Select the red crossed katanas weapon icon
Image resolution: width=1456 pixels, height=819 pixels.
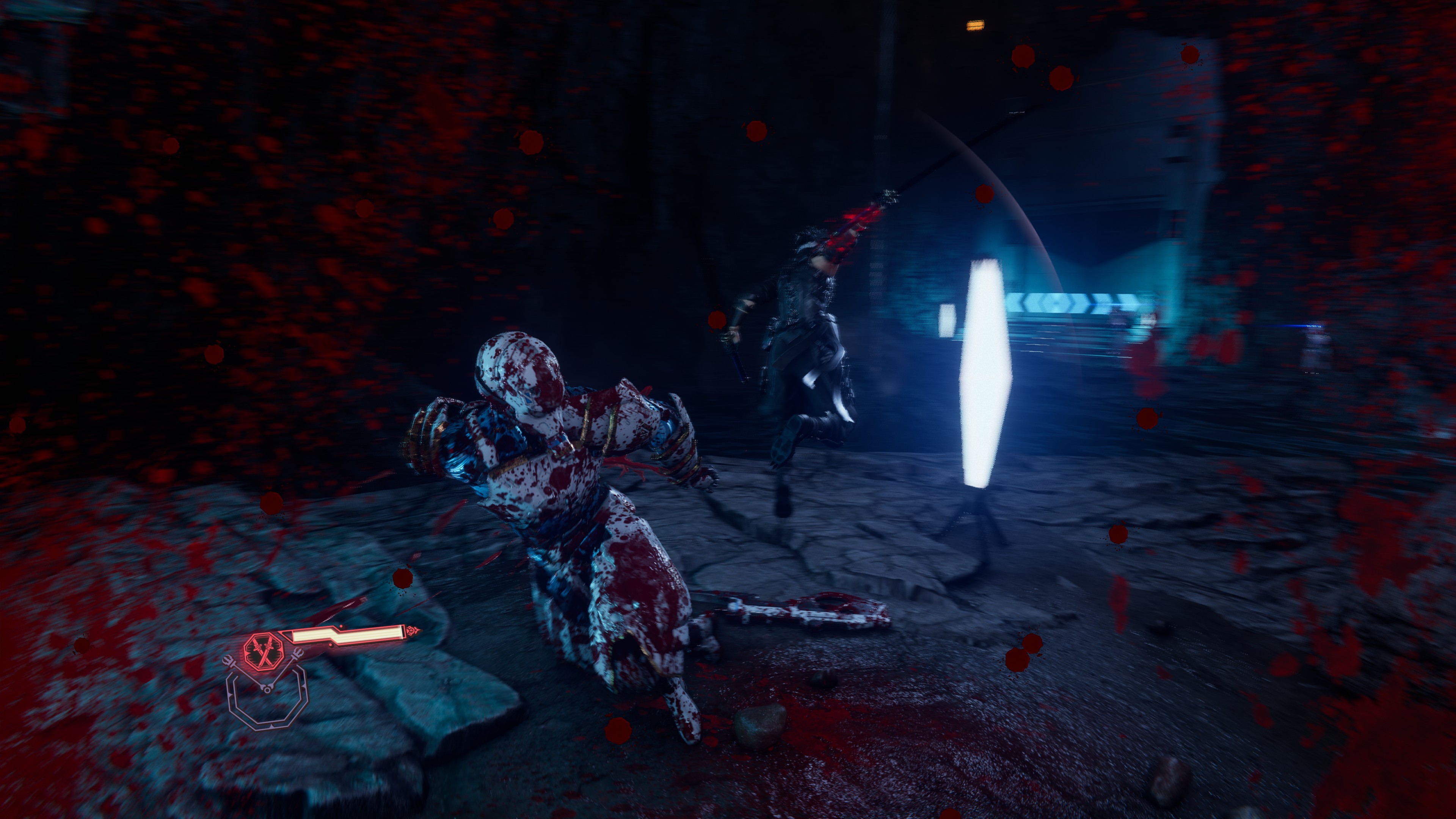pos(264,651)
